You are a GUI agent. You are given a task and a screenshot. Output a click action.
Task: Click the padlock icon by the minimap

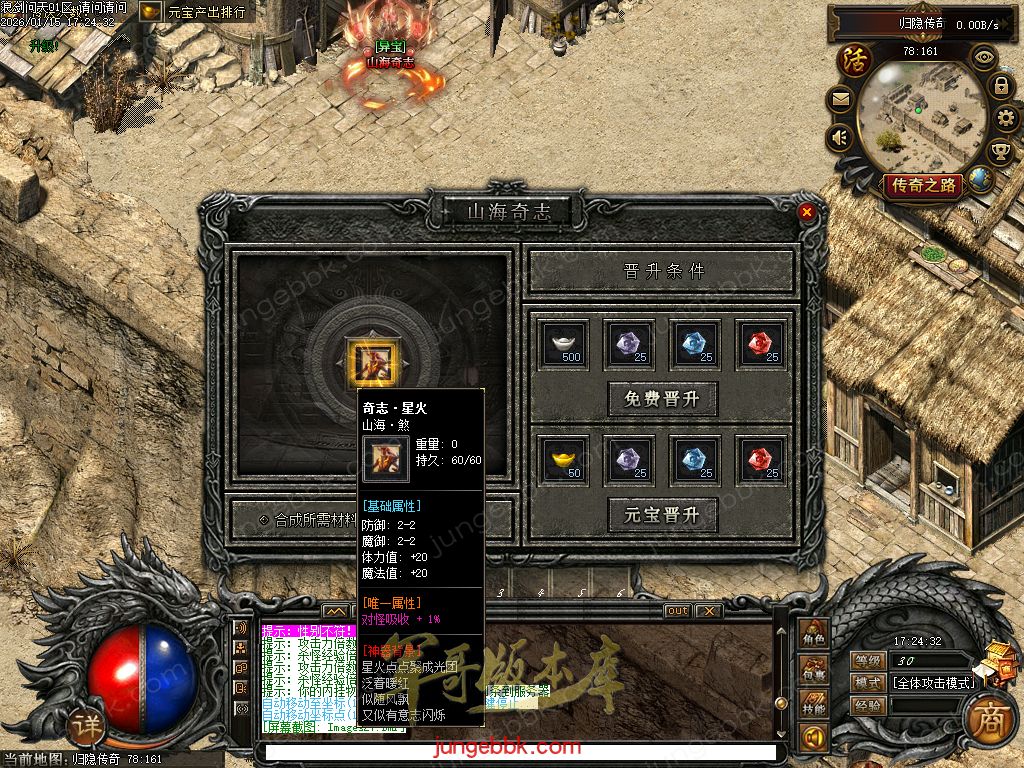click(x=1000, y=87)
